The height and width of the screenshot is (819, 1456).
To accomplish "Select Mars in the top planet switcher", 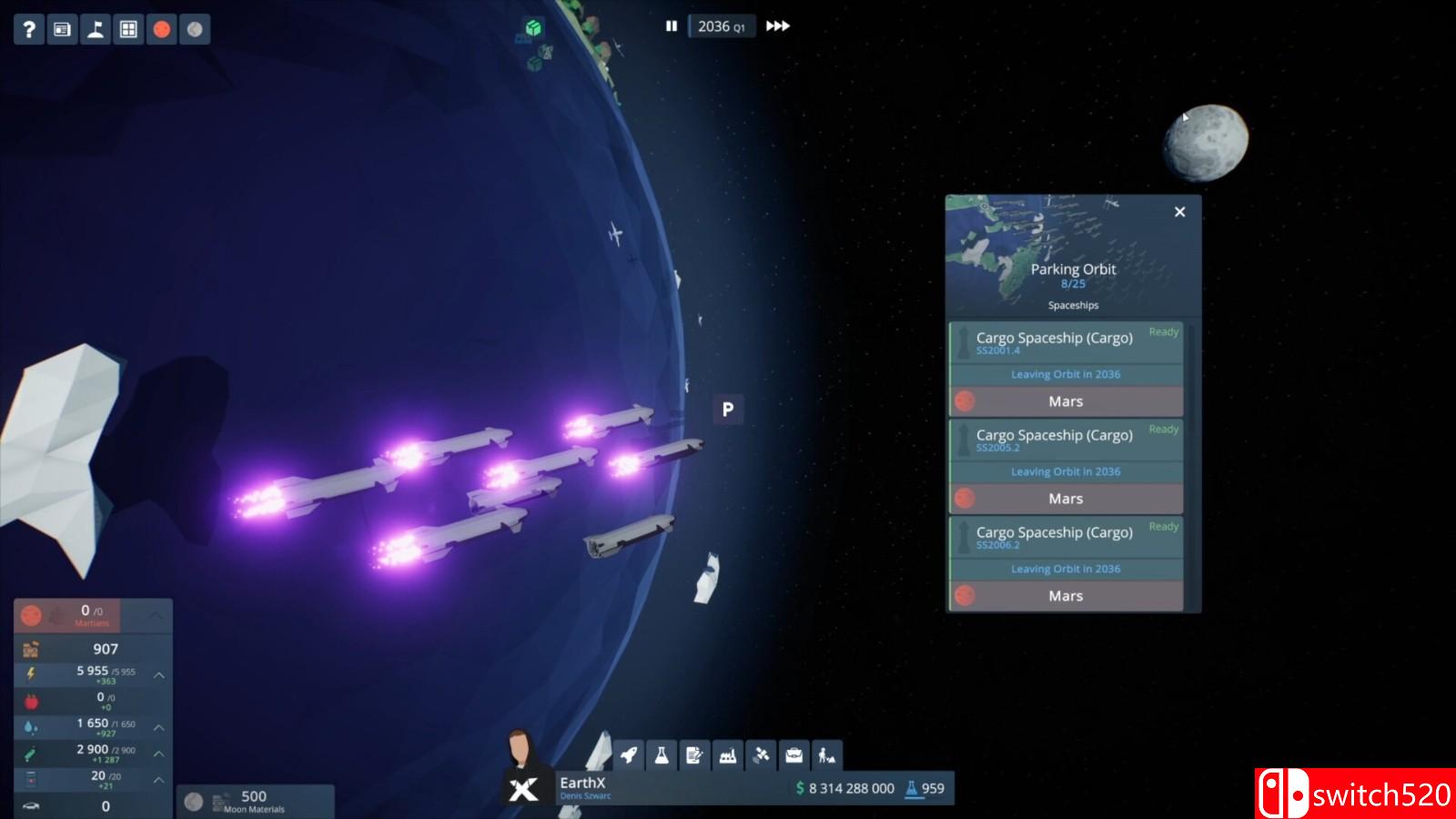I will (161, 28).
